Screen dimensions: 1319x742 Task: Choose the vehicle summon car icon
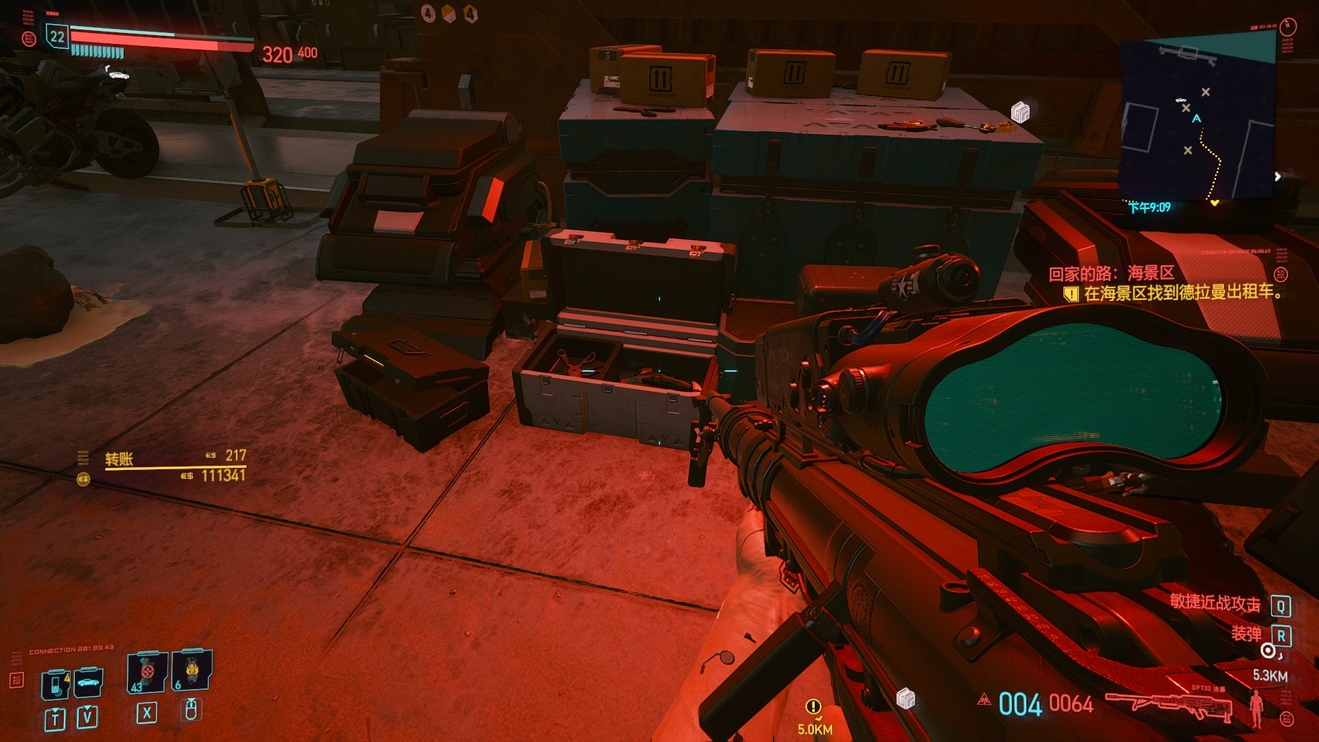pyautogui.click(x=88, y=683)
